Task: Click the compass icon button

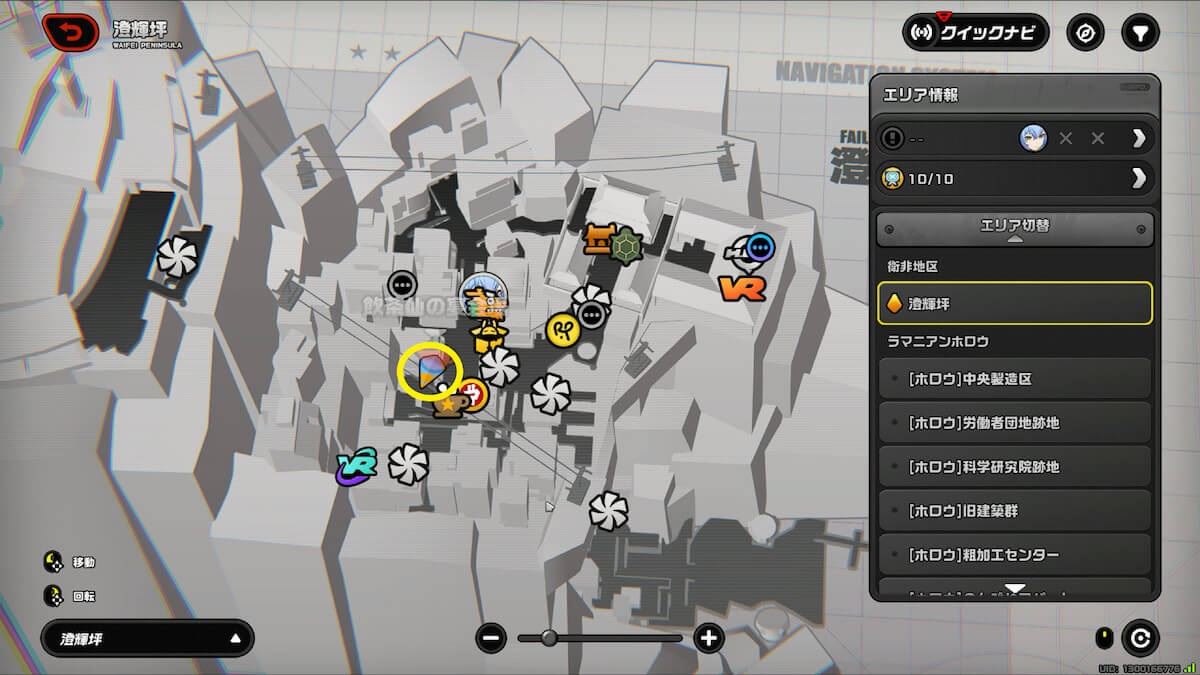Action: [1086, 33]
